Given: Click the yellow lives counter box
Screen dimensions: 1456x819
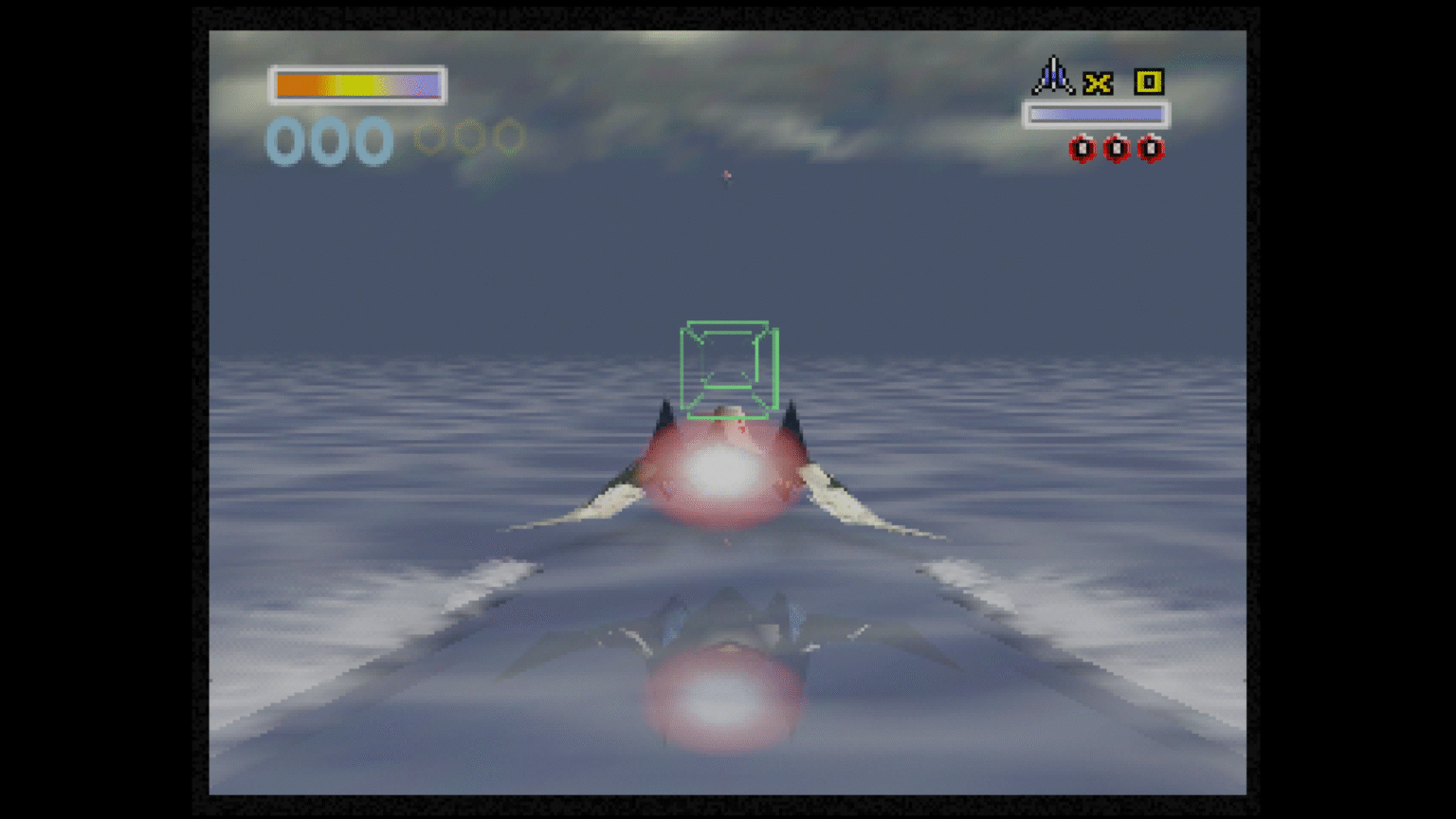Looking at the screenshot, I should point(1147,83).
